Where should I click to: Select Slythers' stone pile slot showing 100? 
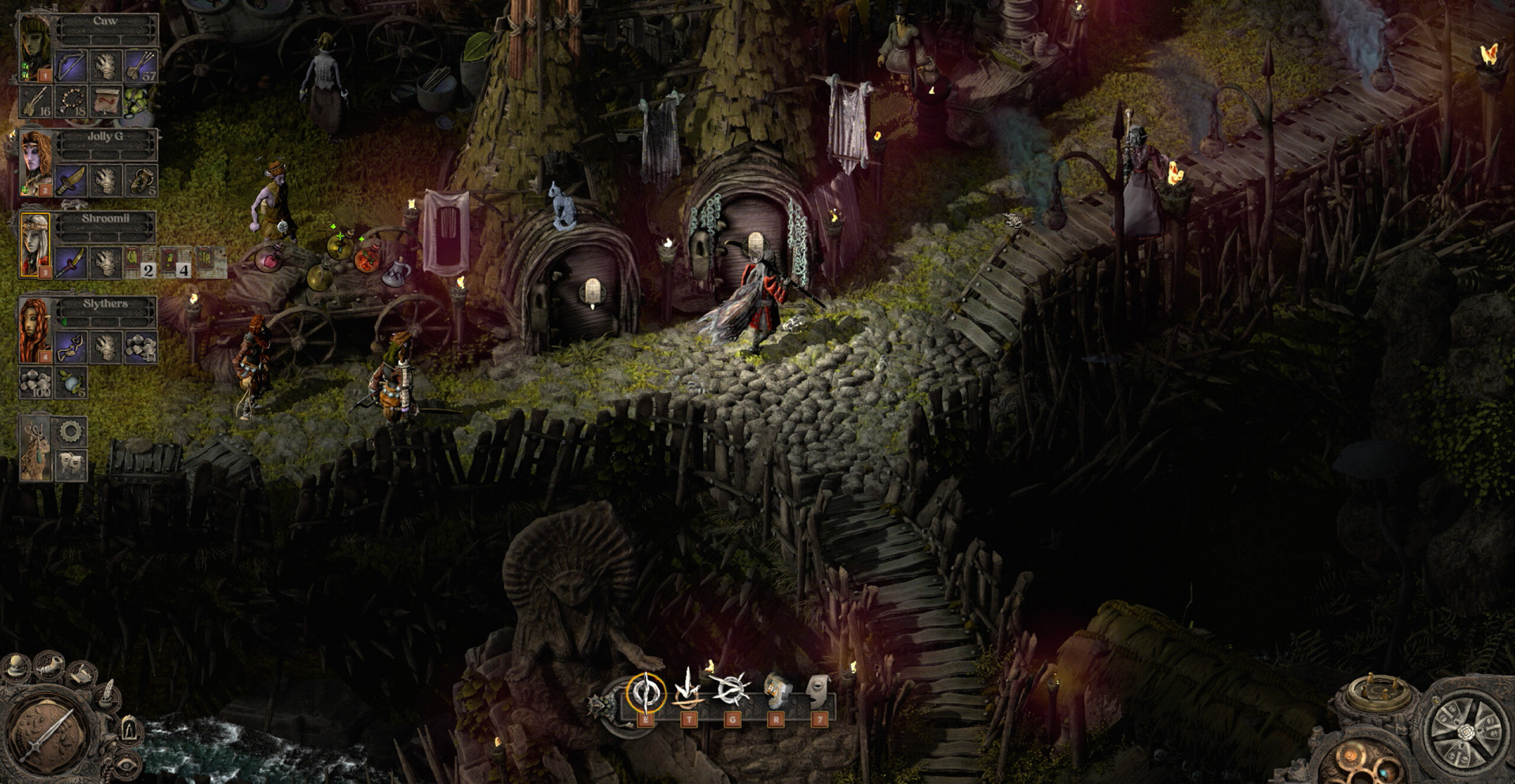35,383
